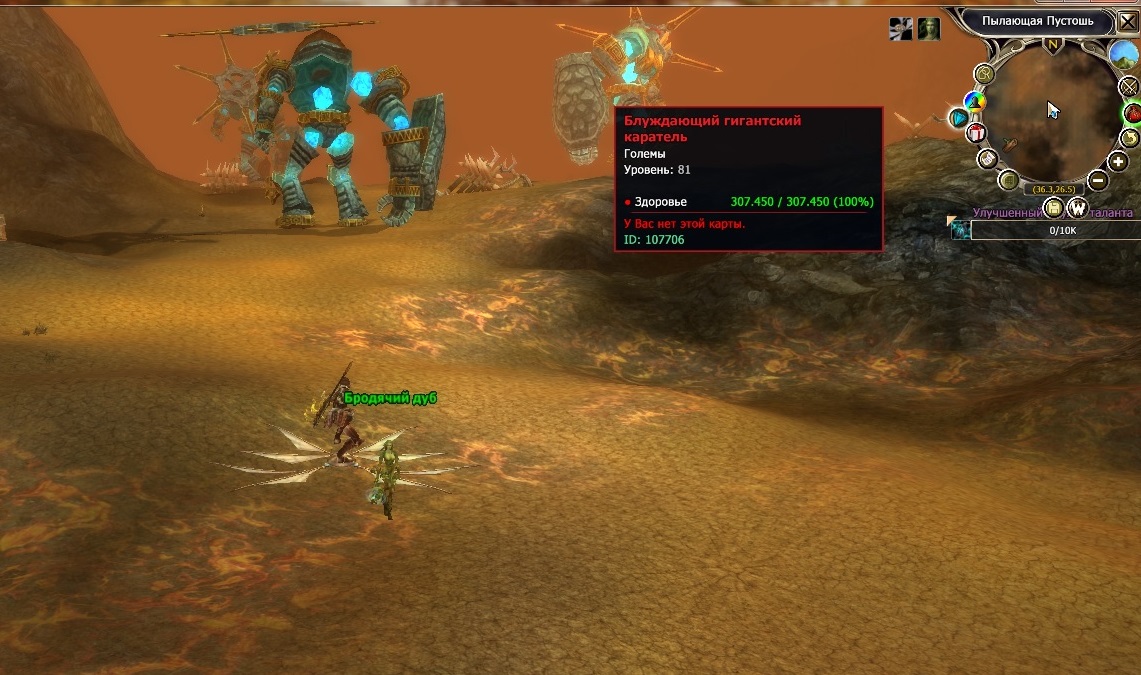1141x675 pixels.
Task: Zoom in the minimap with plus button
Action: point(1118,161)
